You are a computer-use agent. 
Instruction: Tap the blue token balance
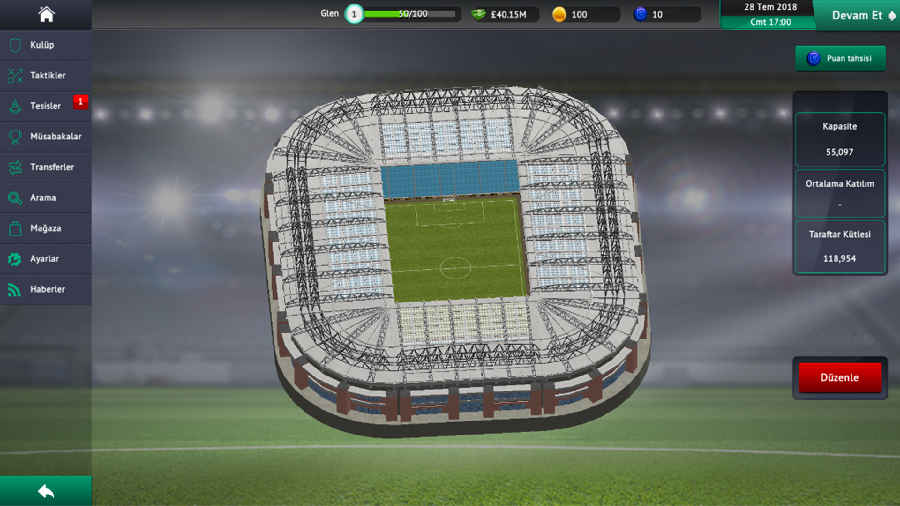(665, 14)
